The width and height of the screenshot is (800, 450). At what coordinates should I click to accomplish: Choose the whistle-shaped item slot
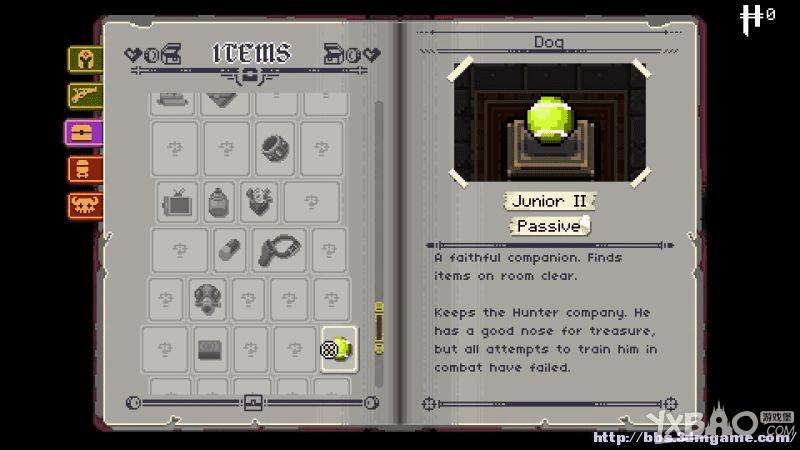click(277, 249)
